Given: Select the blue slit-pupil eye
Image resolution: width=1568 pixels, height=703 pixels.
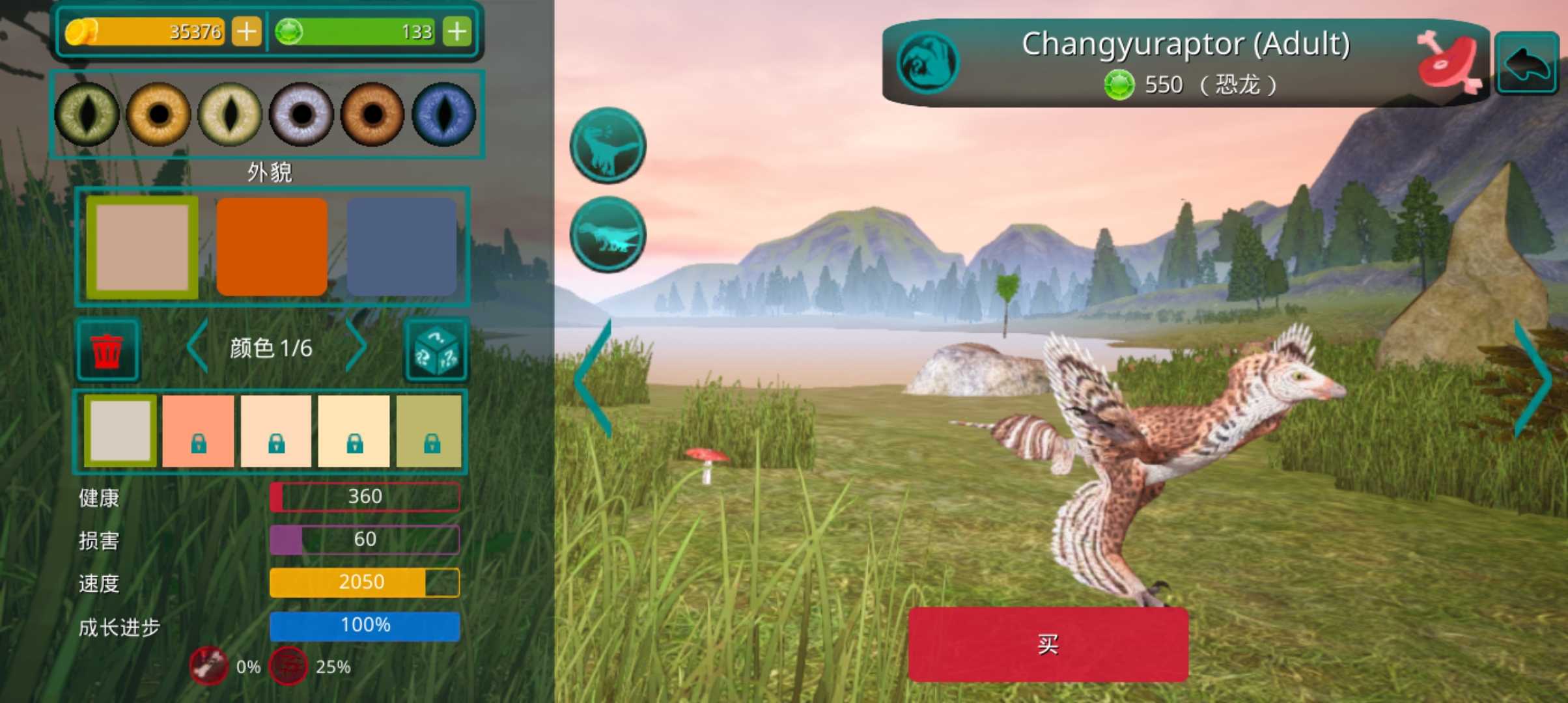Looking at the screenshot, I should click(x=444, y=114).
